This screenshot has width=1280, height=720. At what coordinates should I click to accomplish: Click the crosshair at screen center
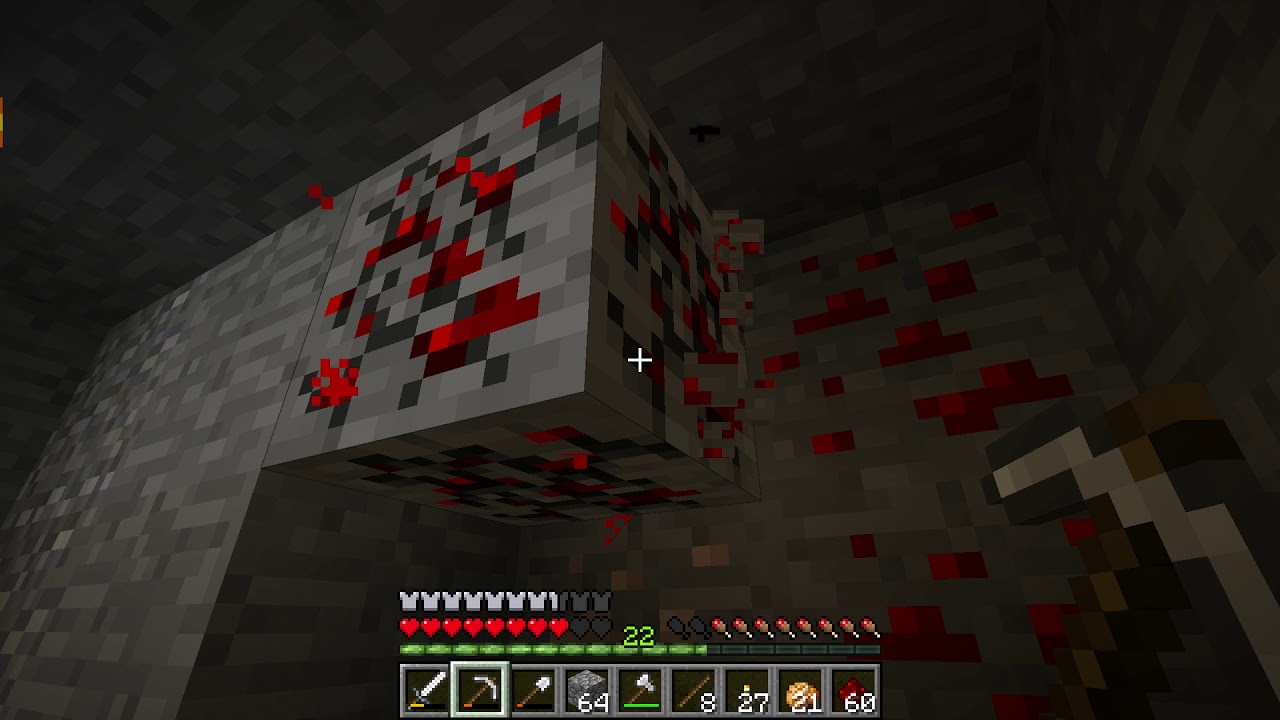pyautogui.click(x=640, y=360)
